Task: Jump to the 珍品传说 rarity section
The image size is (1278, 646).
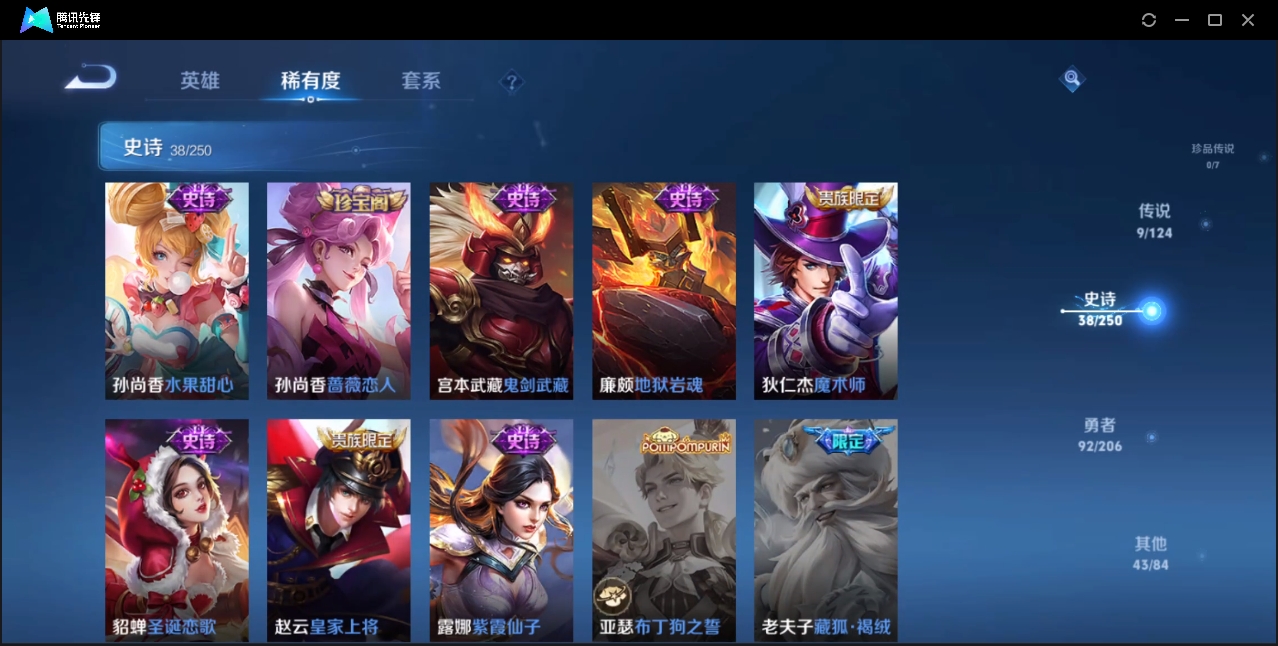Action: [1212, 154]
